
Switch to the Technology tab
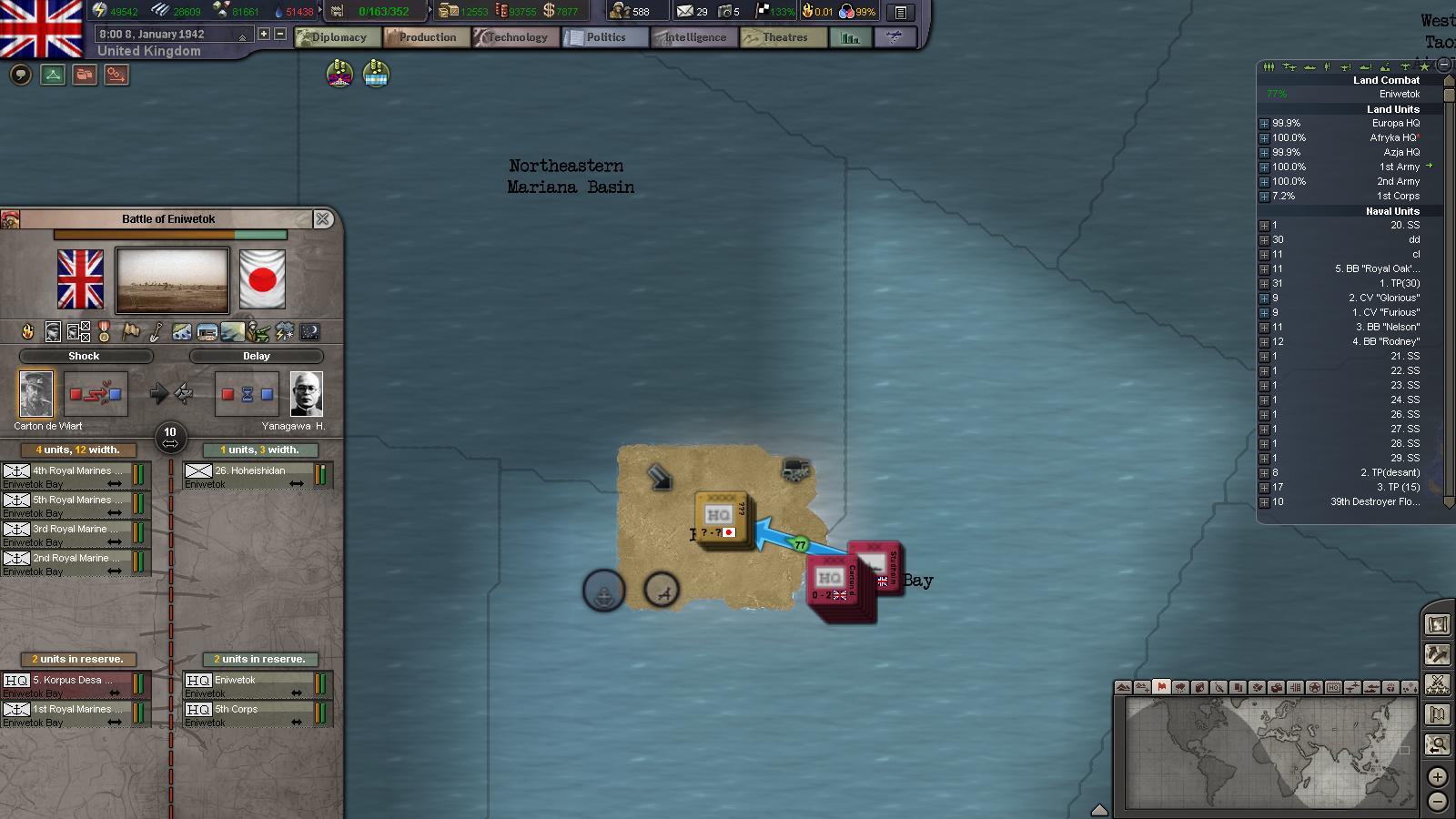[x=516, y=37]
